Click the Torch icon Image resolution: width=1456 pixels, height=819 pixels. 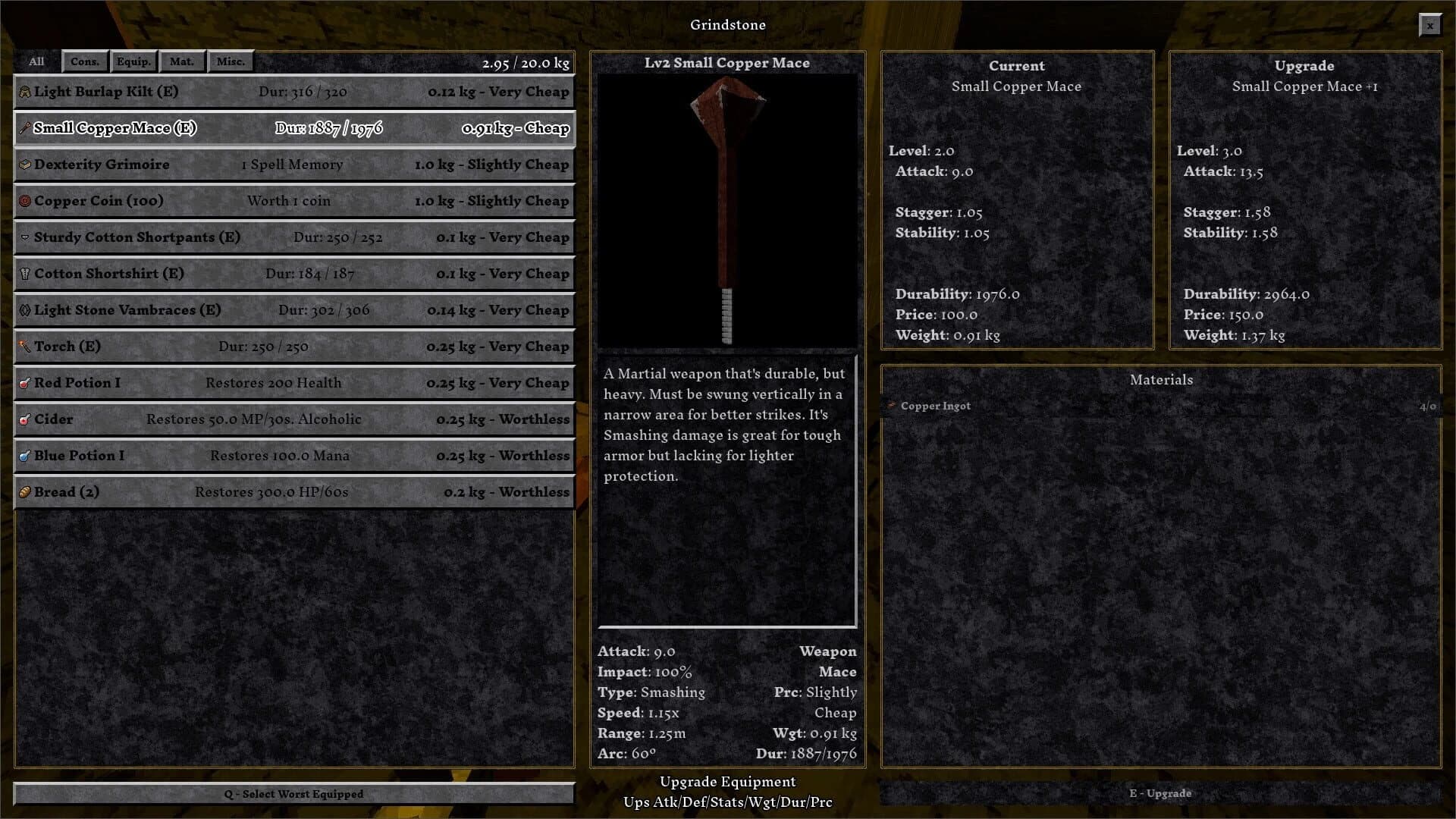click(24, 347)
